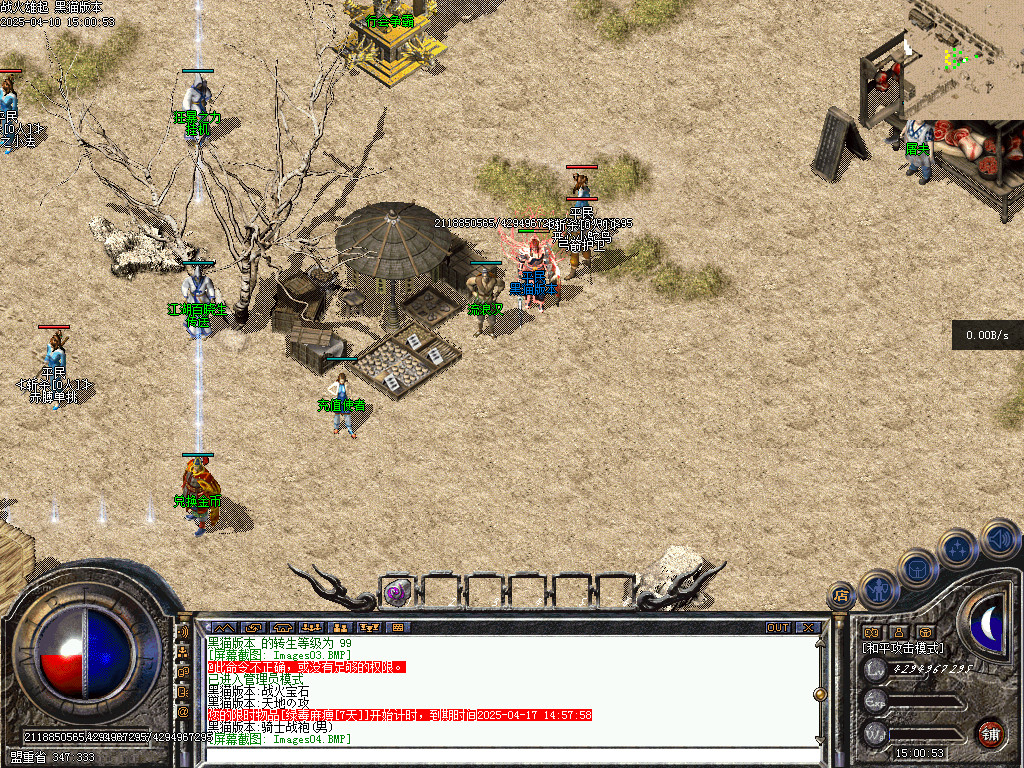
Task: Toggle the chat sound-wave channel button
Action: click(x=183, y=633)
